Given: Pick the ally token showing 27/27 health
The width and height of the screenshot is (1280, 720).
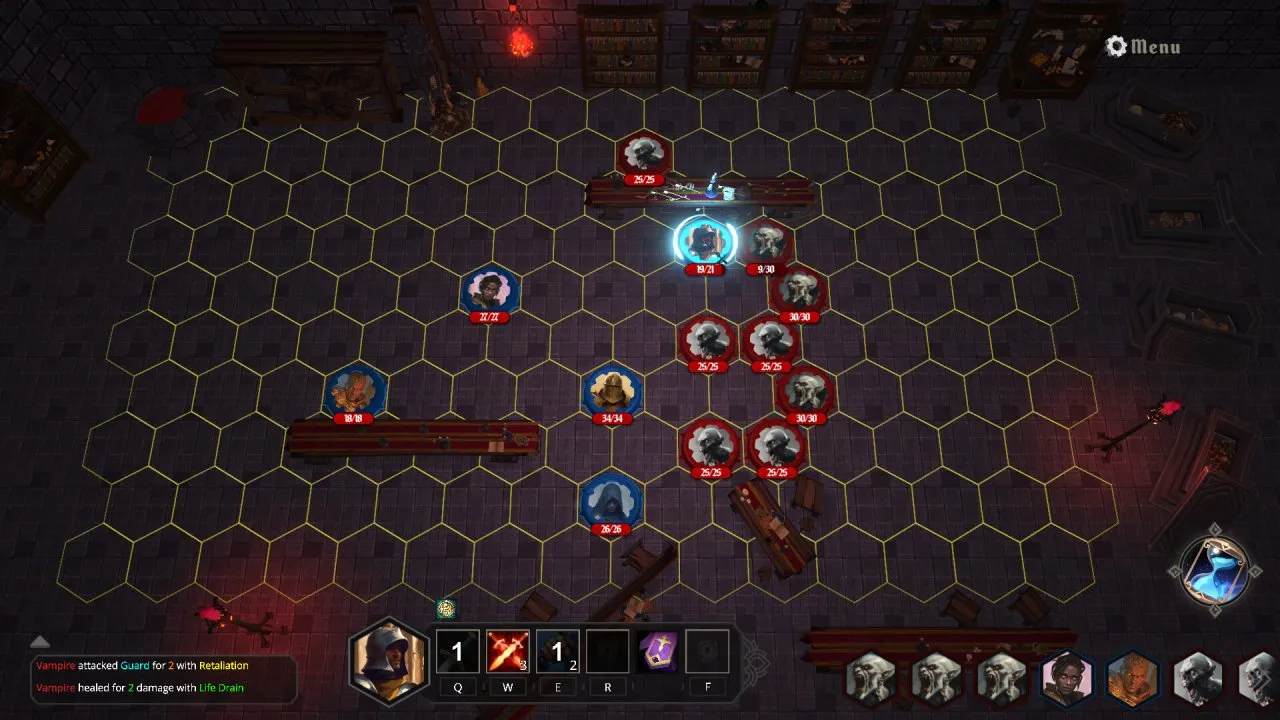Looking at the screenshot, I should click(x=490, y=291).
